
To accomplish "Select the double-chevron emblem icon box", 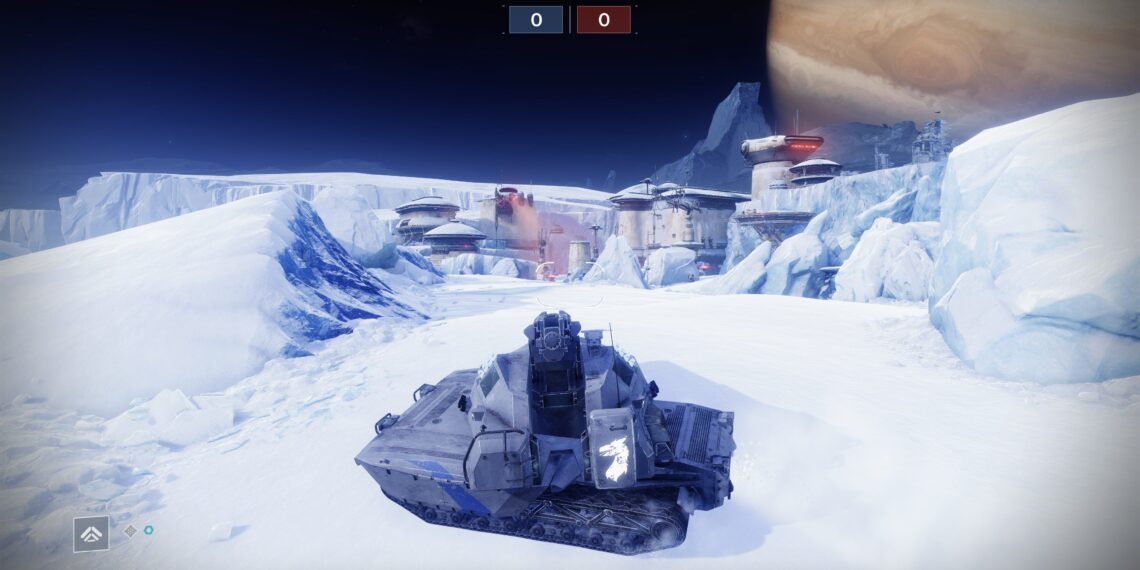I will pyautogui.click(x=91, y=534).
